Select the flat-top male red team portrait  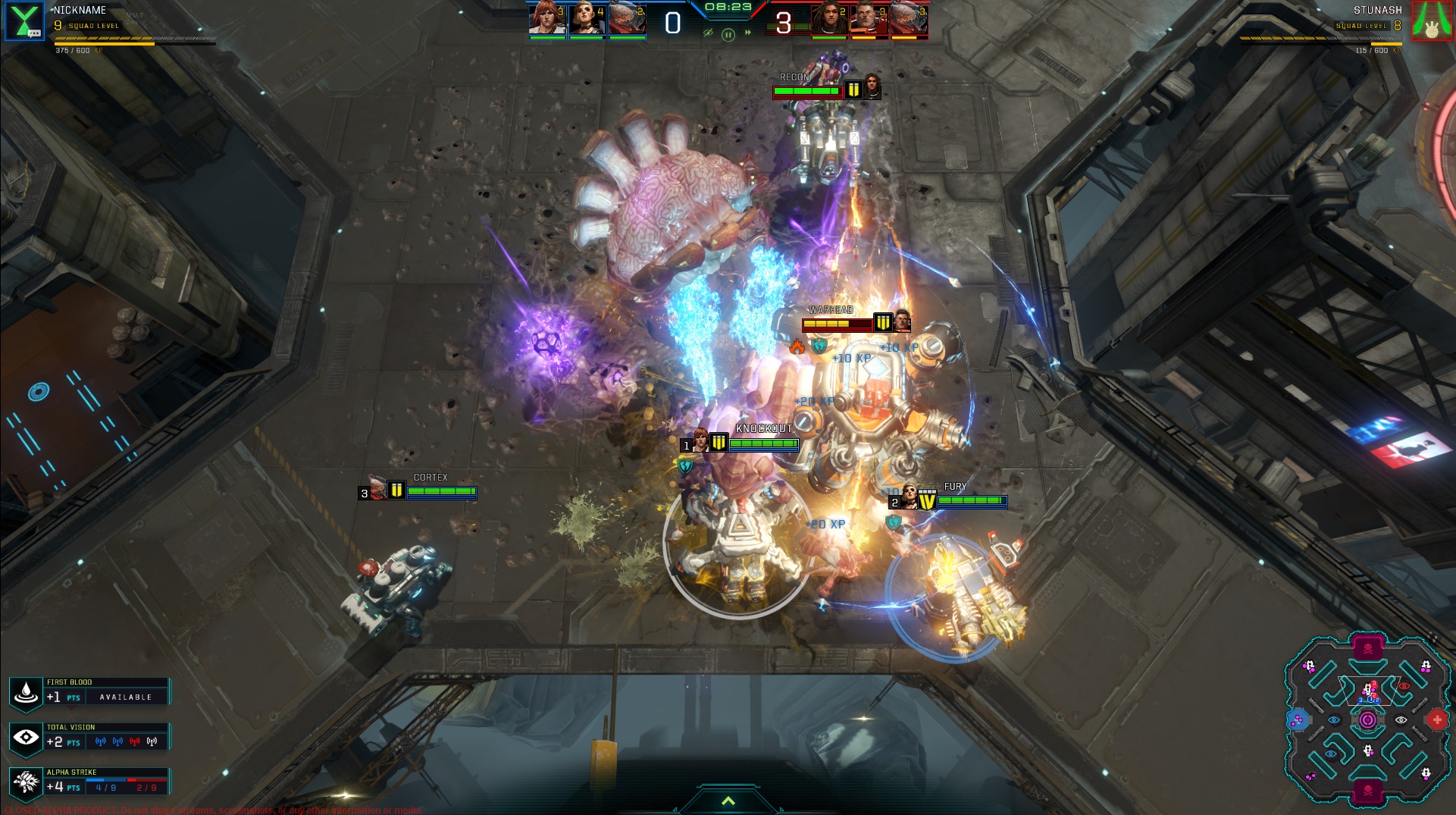869,19
